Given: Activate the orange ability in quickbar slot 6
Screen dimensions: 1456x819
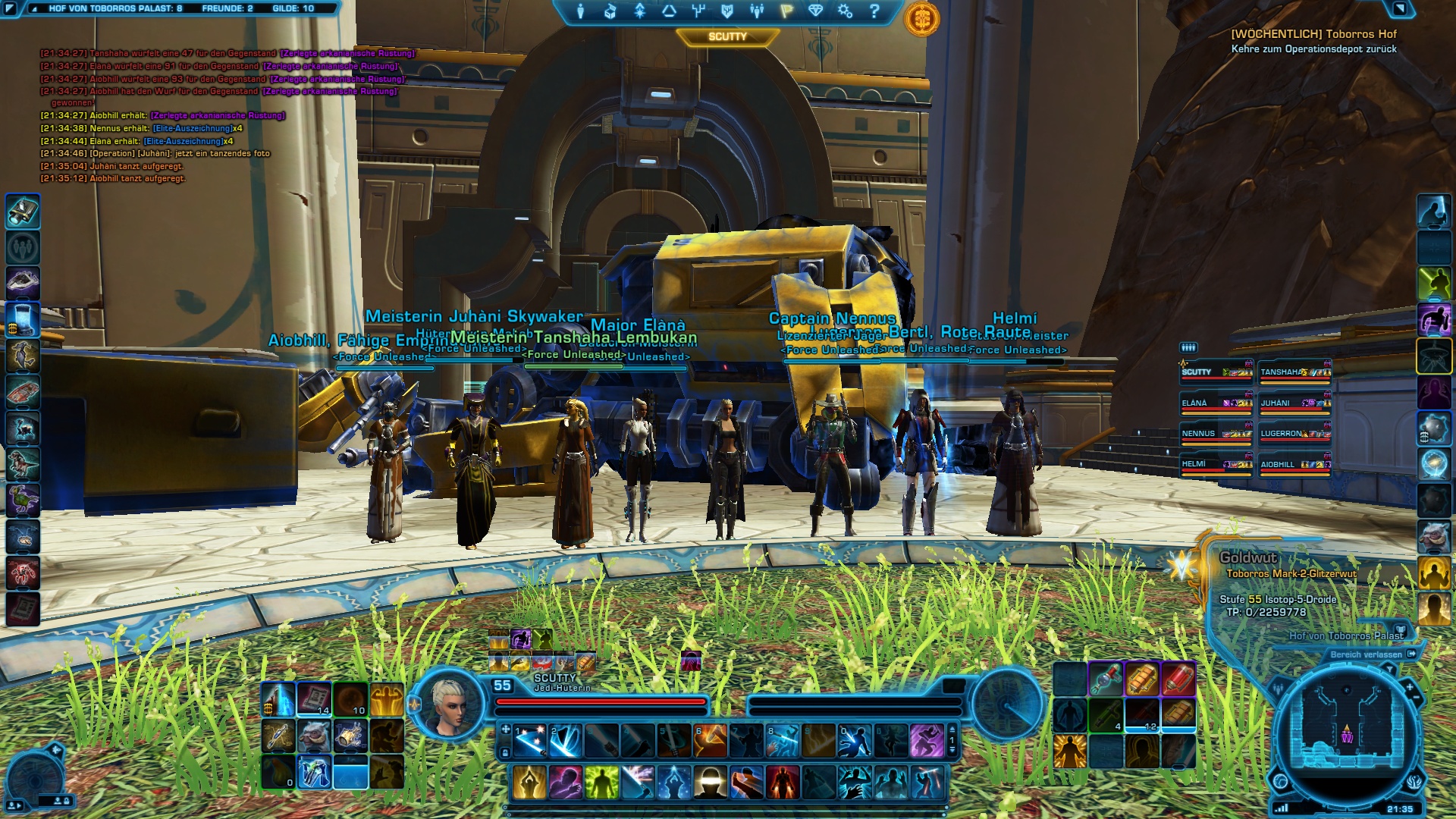Looking at the screenshot, I should pyautogui.click(x=711, y=741).
